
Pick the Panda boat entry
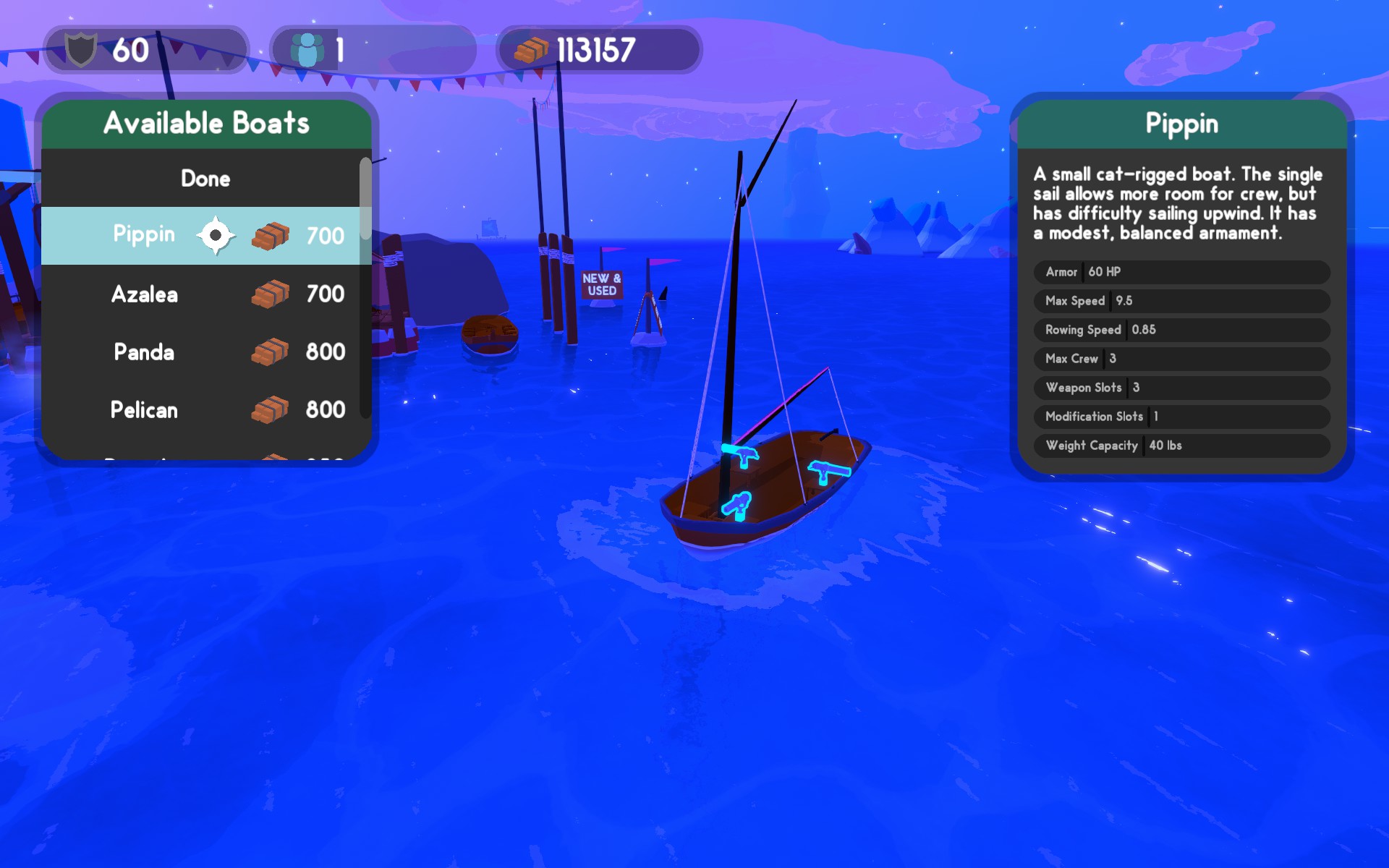click(201, 352)
